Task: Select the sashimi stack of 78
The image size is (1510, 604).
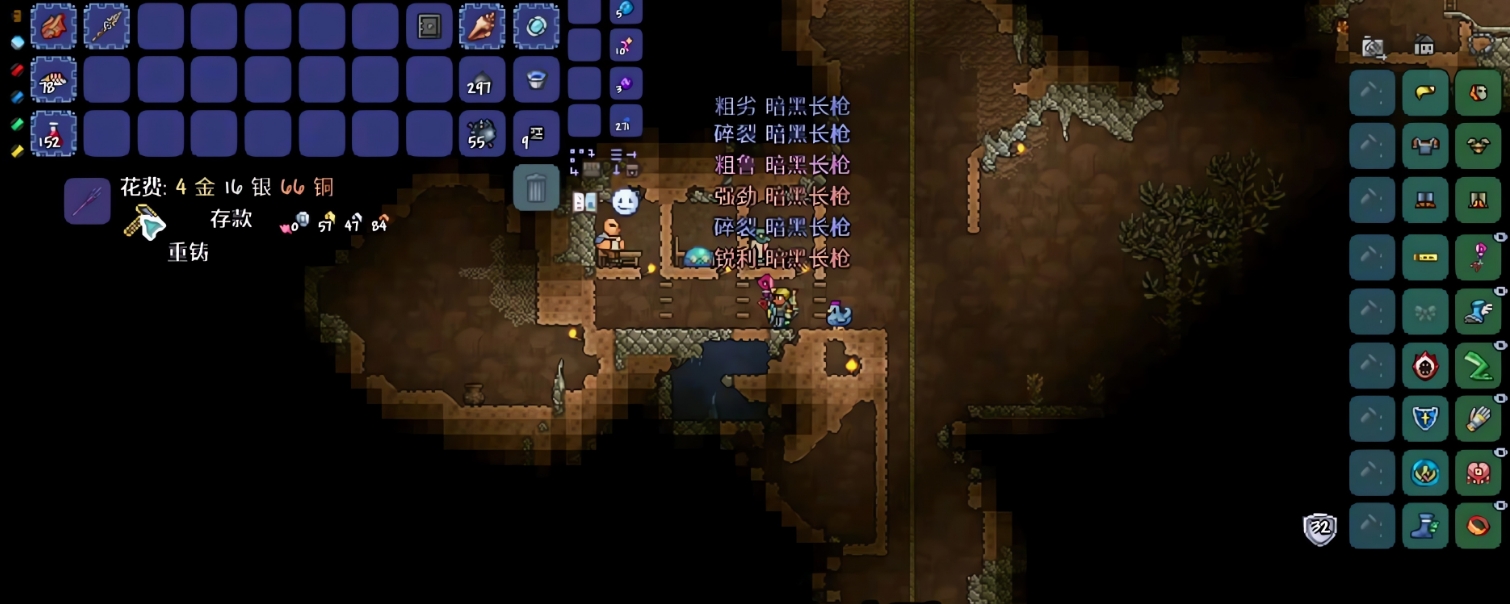Action: click(53, 80)
